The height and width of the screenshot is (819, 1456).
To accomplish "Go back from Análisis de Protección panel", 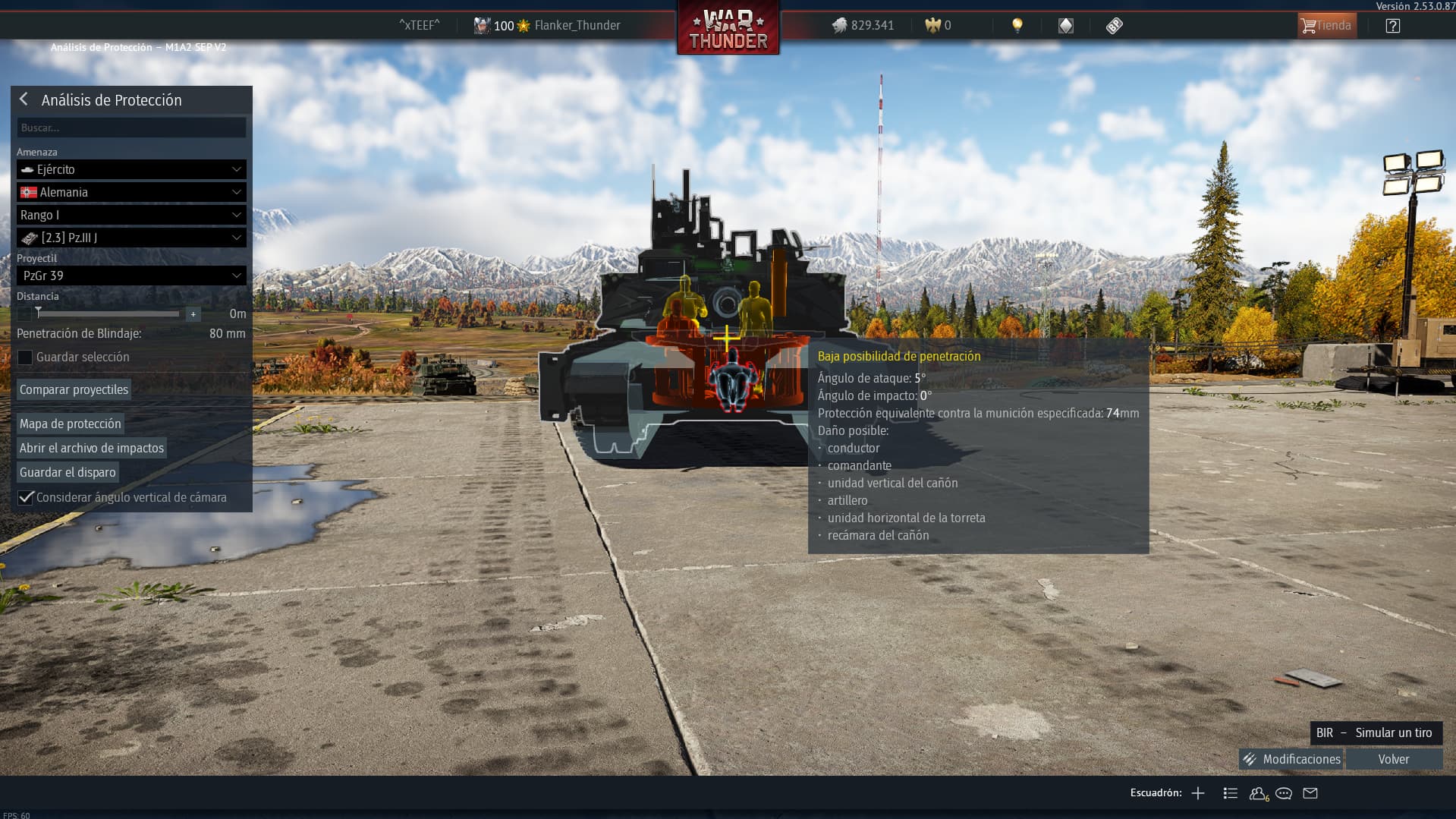I will (24, 99).
